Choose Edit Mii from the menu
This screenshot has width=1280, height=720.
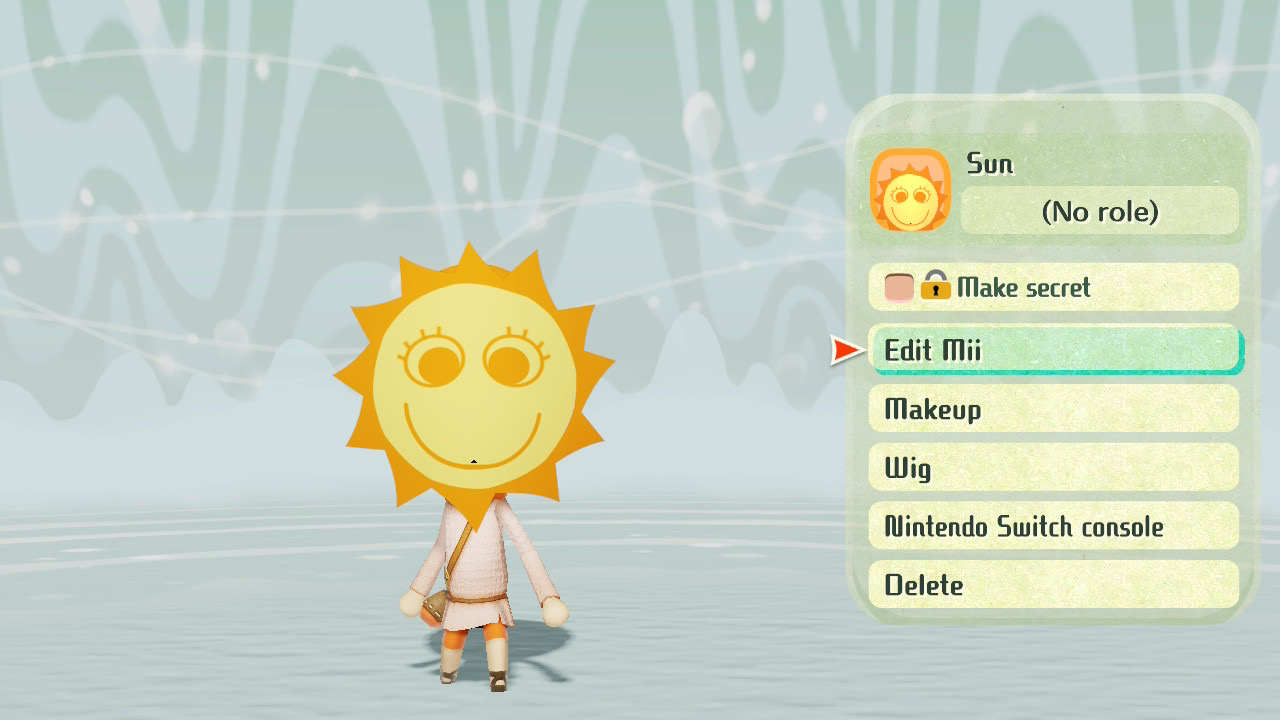point(1053,350)
